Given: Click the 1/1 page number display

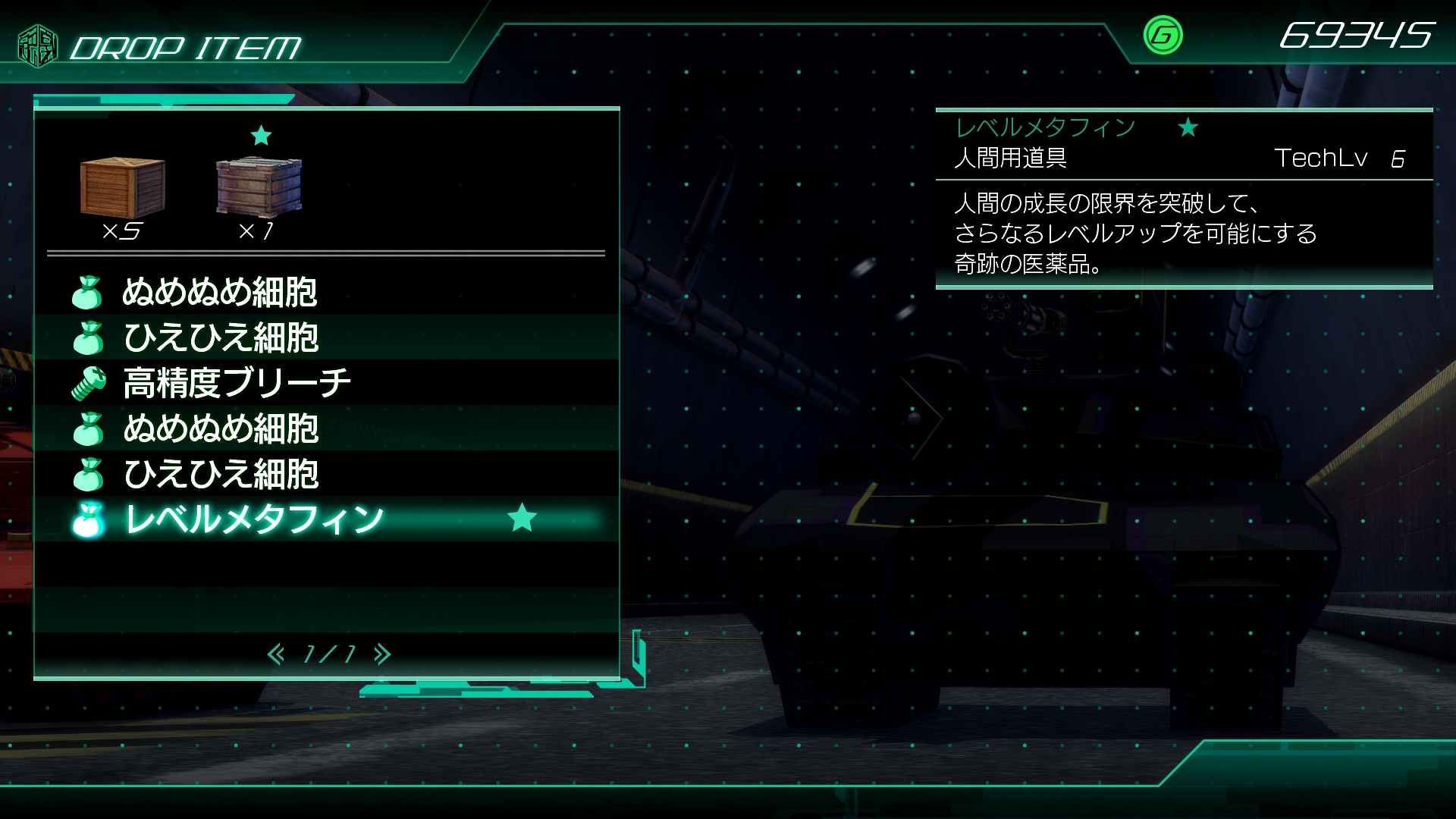Looking at the screenshot, I should [x=329, y=652].
